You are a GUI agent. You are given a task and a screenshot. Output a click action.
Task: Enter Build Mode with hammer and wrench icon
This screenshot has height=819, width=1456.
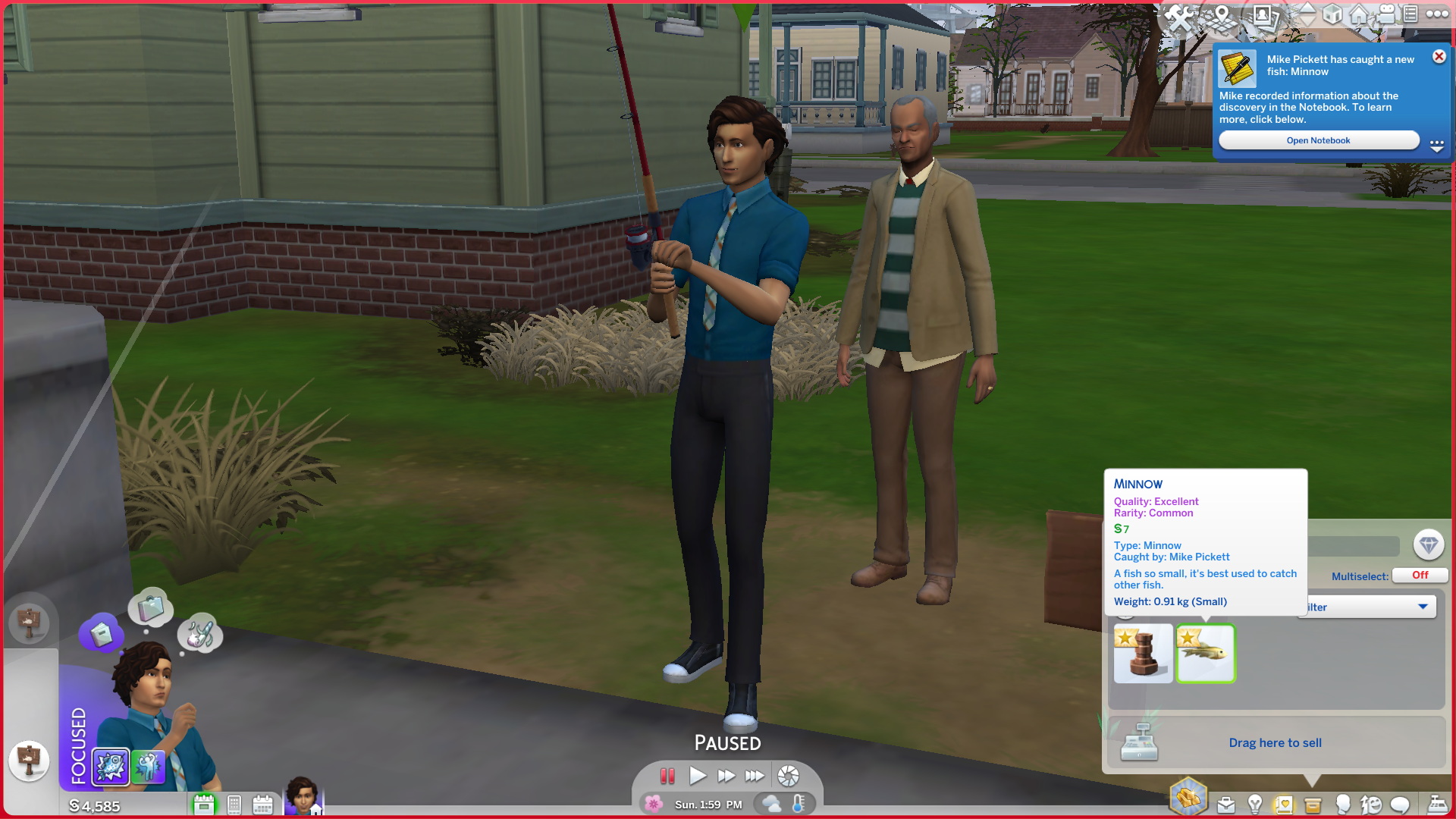pos(1179,15)
